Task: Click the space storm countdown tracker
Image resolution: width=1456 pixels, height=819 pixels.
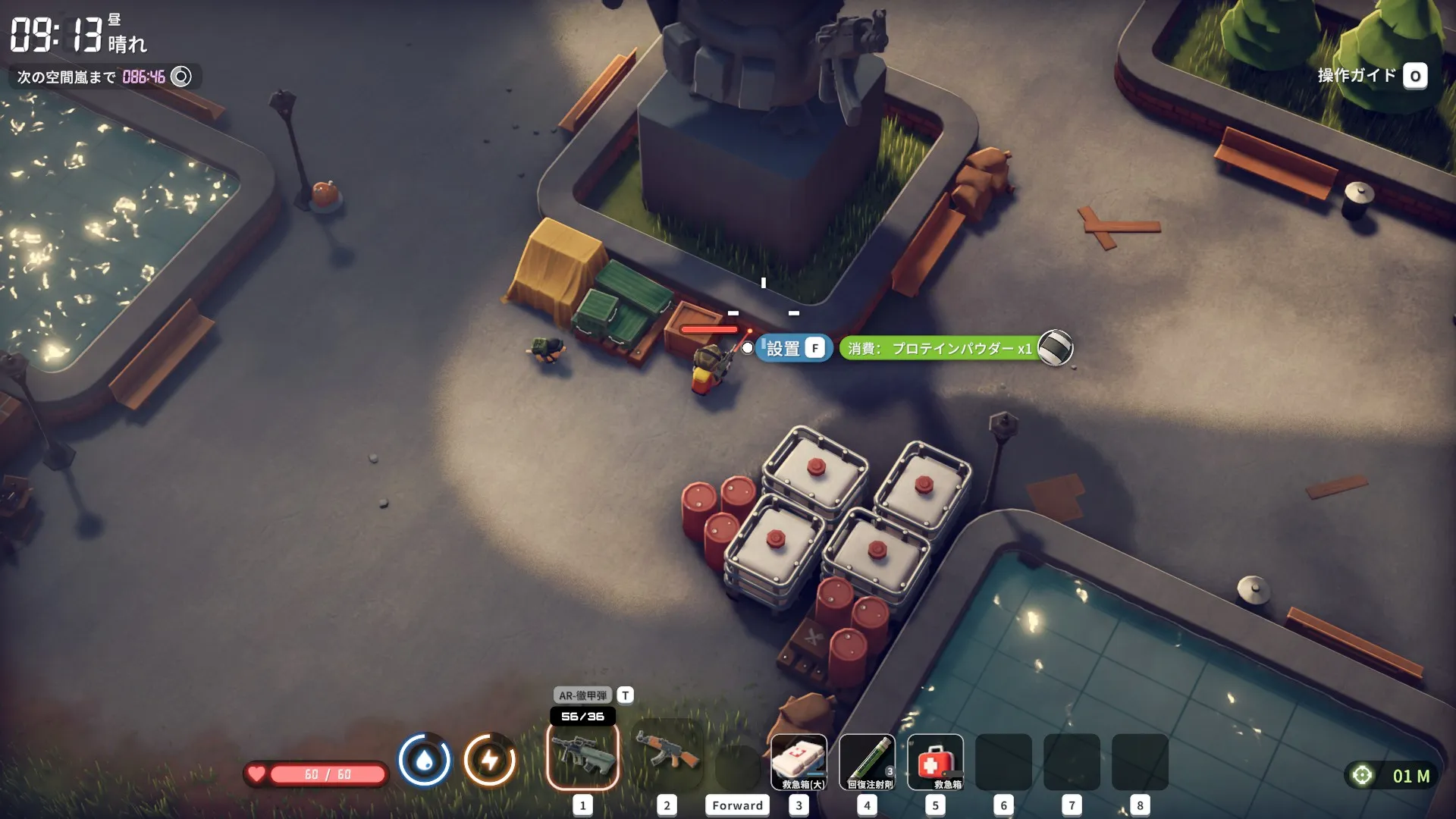Action: coord(105,77)
